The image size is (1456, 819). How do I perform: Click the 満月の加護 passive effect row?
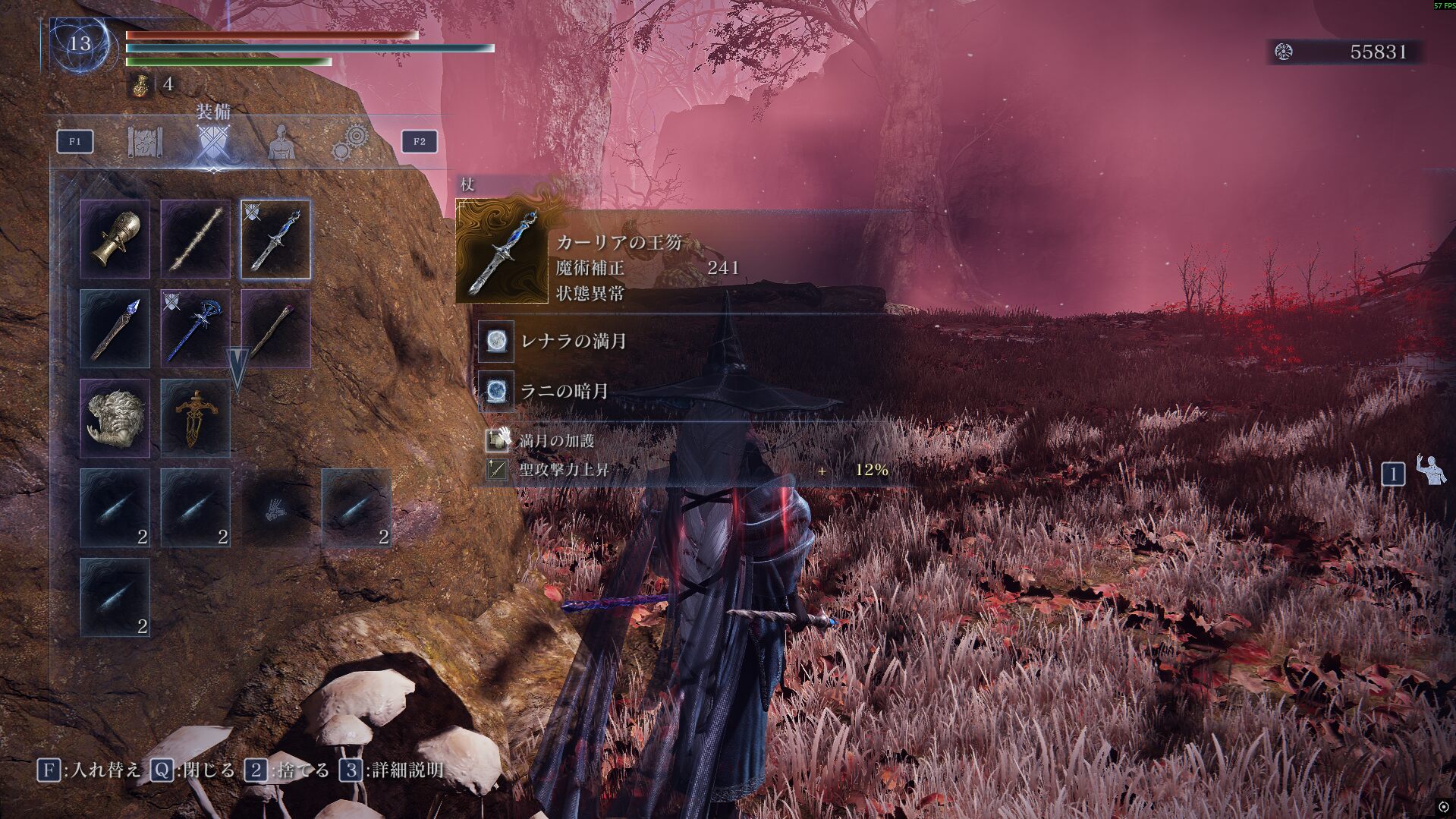pyautogui.click(x=556, y=440)
